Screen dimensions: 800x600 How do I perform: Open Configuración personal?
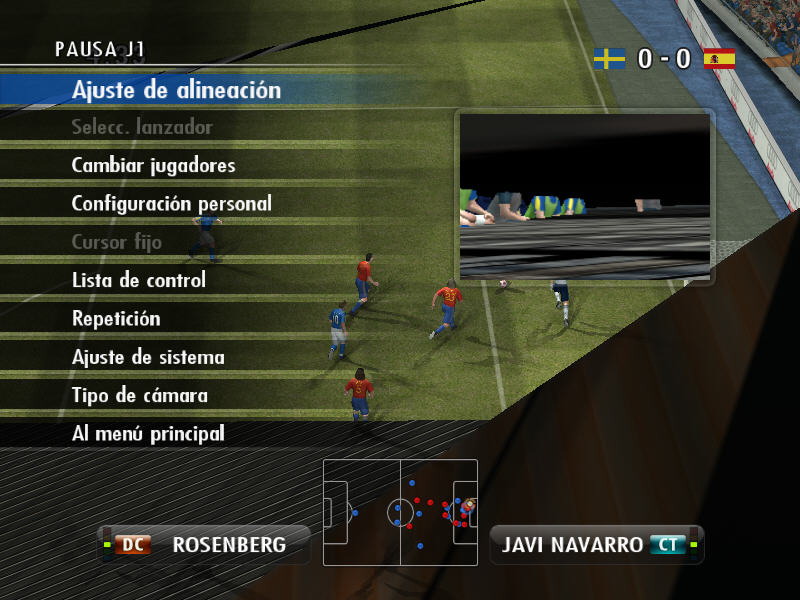(171, 203)
